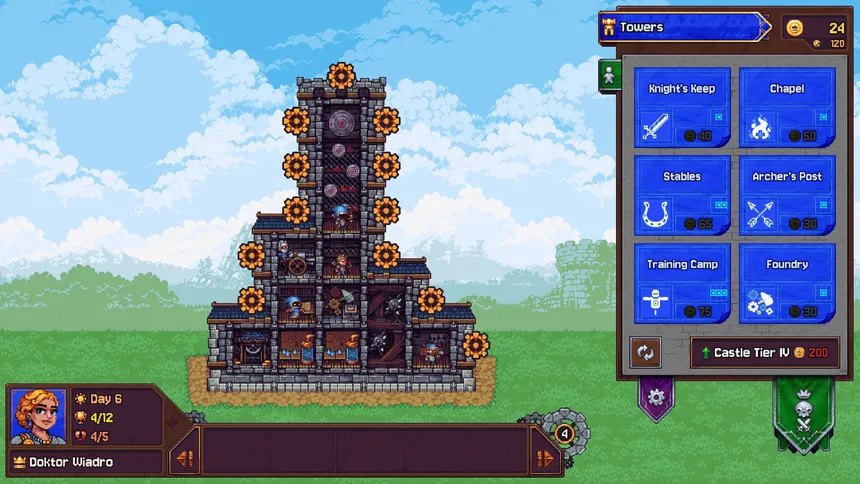Open settings via the purple gear banner

point(656,396)
